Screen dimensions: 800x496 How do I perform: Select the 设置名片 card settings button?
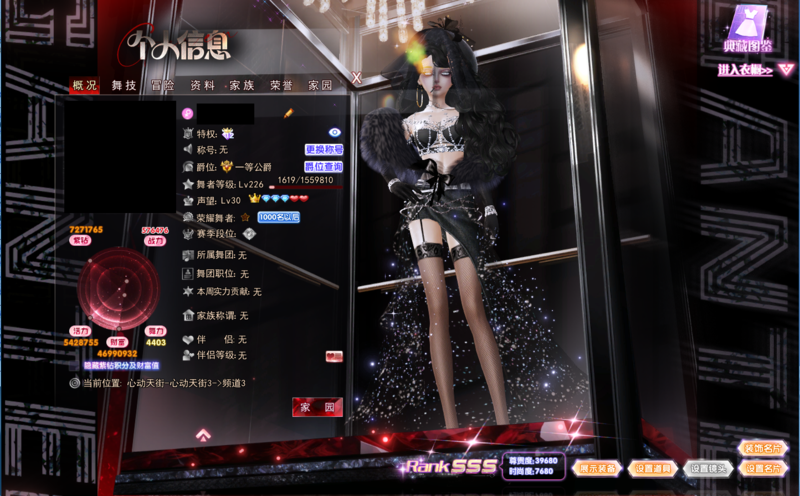coord(764,467)
